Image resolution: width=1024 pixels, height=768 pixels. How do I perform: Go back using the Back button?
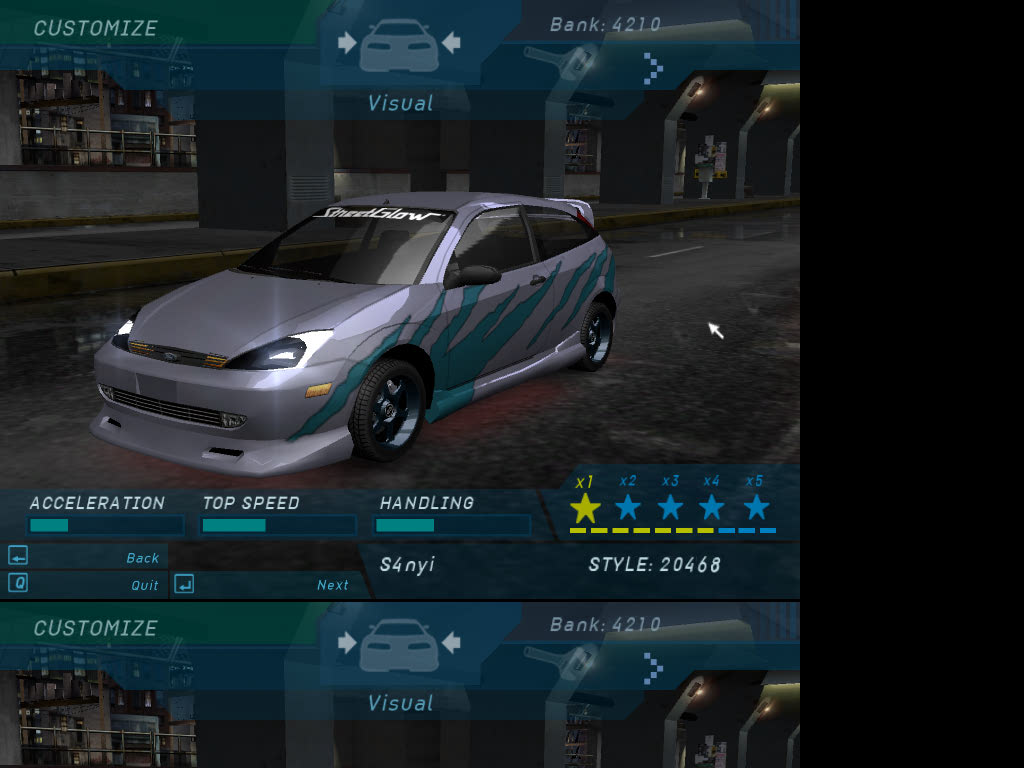(x=142, y=558)
